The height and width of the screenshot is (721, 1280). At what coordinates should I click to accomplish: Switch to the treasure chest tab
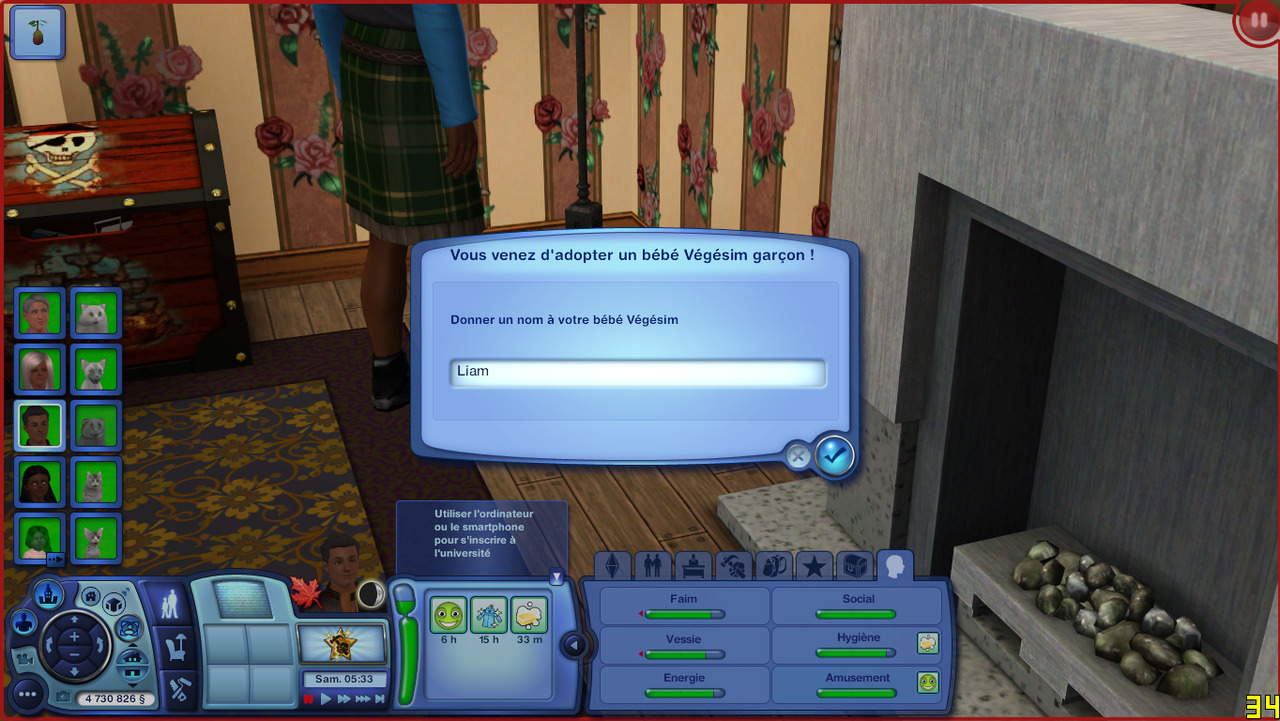click(x=854, y=567)
